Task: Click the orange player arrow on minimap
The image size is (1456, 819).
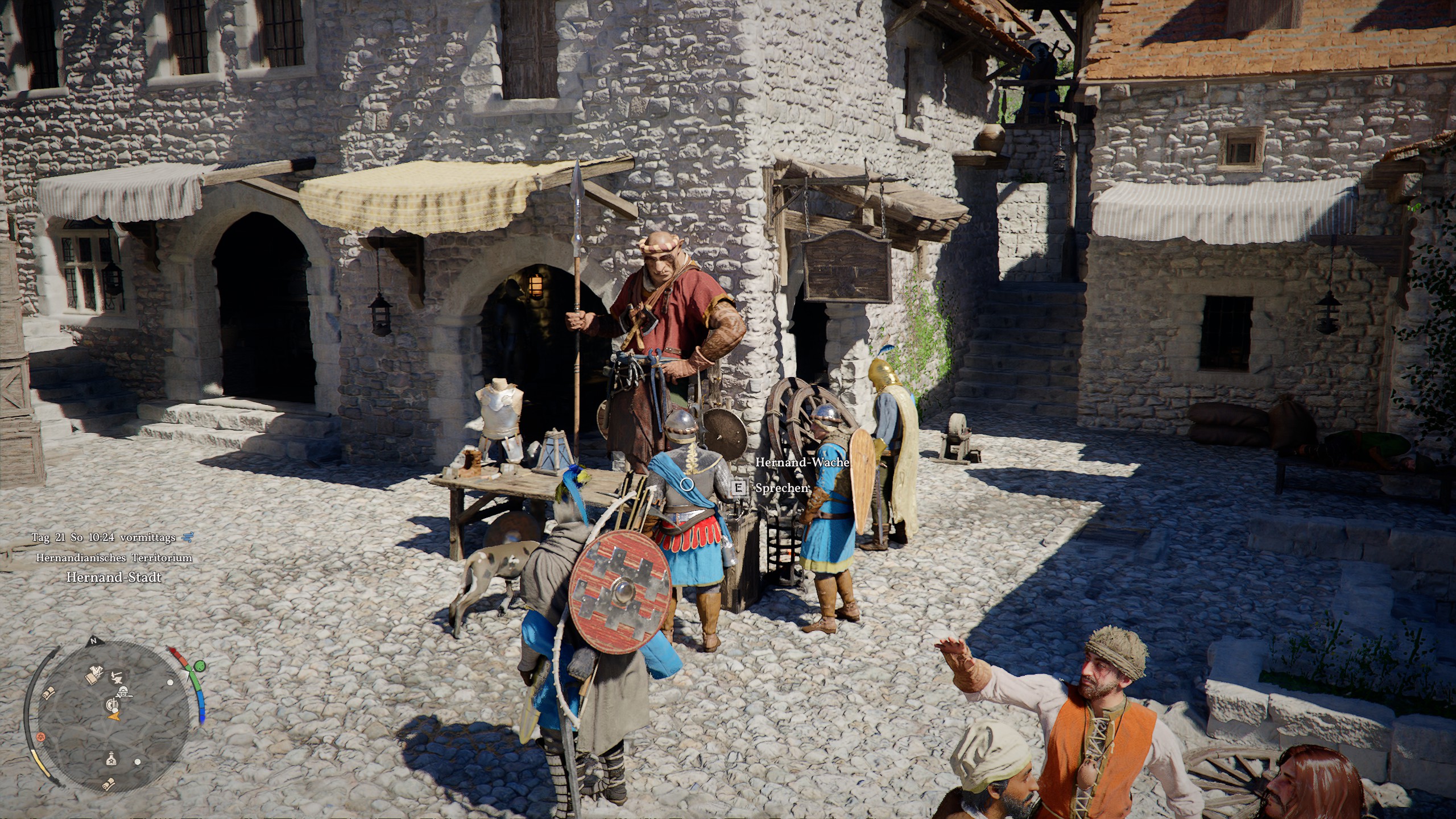Action: tap(115, 717)
